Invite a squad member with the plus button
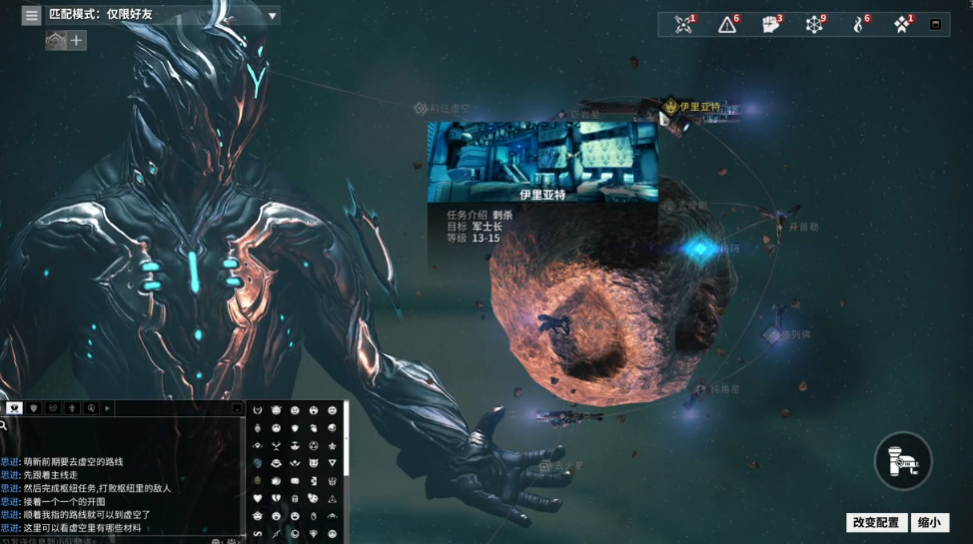The width and height of the screenshot is (973, 544). coord(77,41)
